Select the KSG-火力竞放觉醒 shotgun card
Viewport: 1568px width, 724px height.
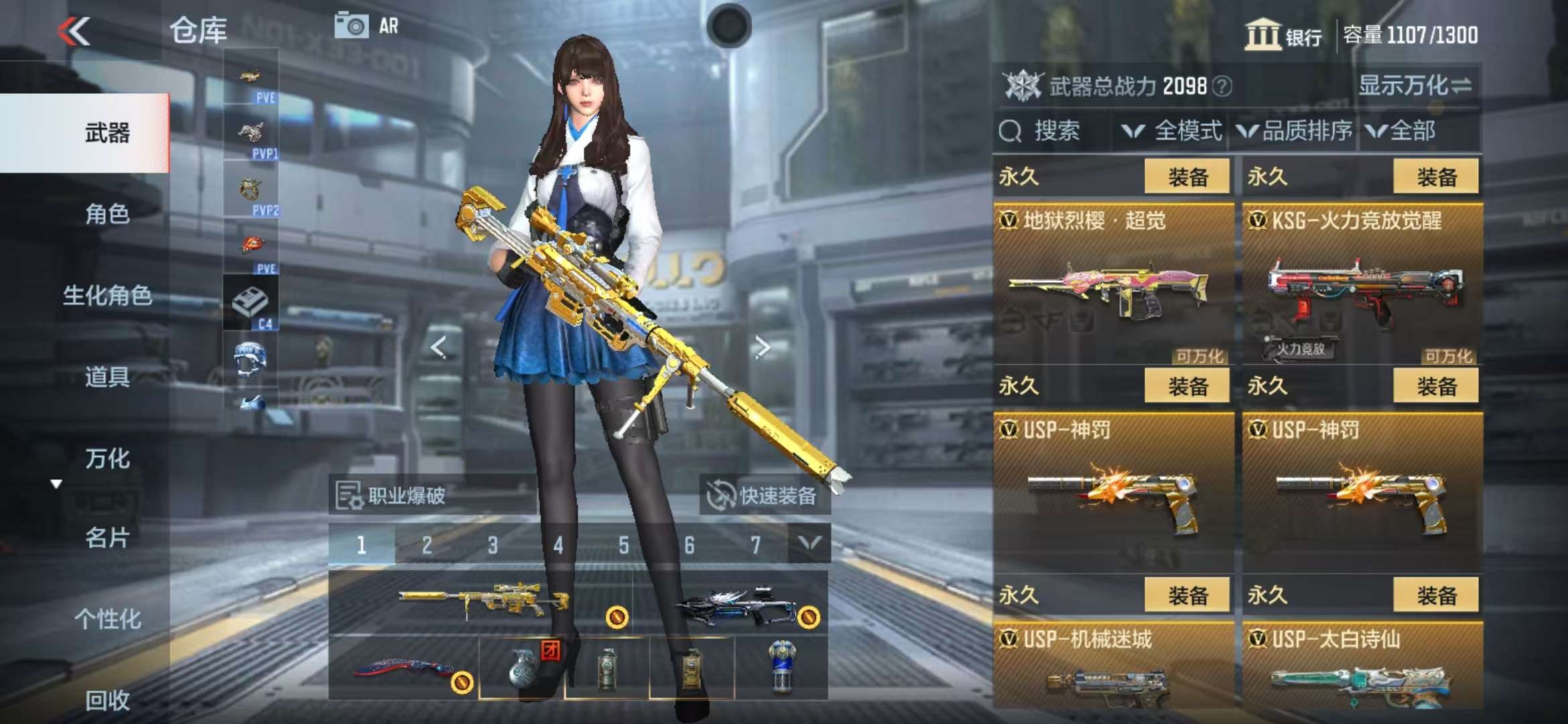(1362, 285)
